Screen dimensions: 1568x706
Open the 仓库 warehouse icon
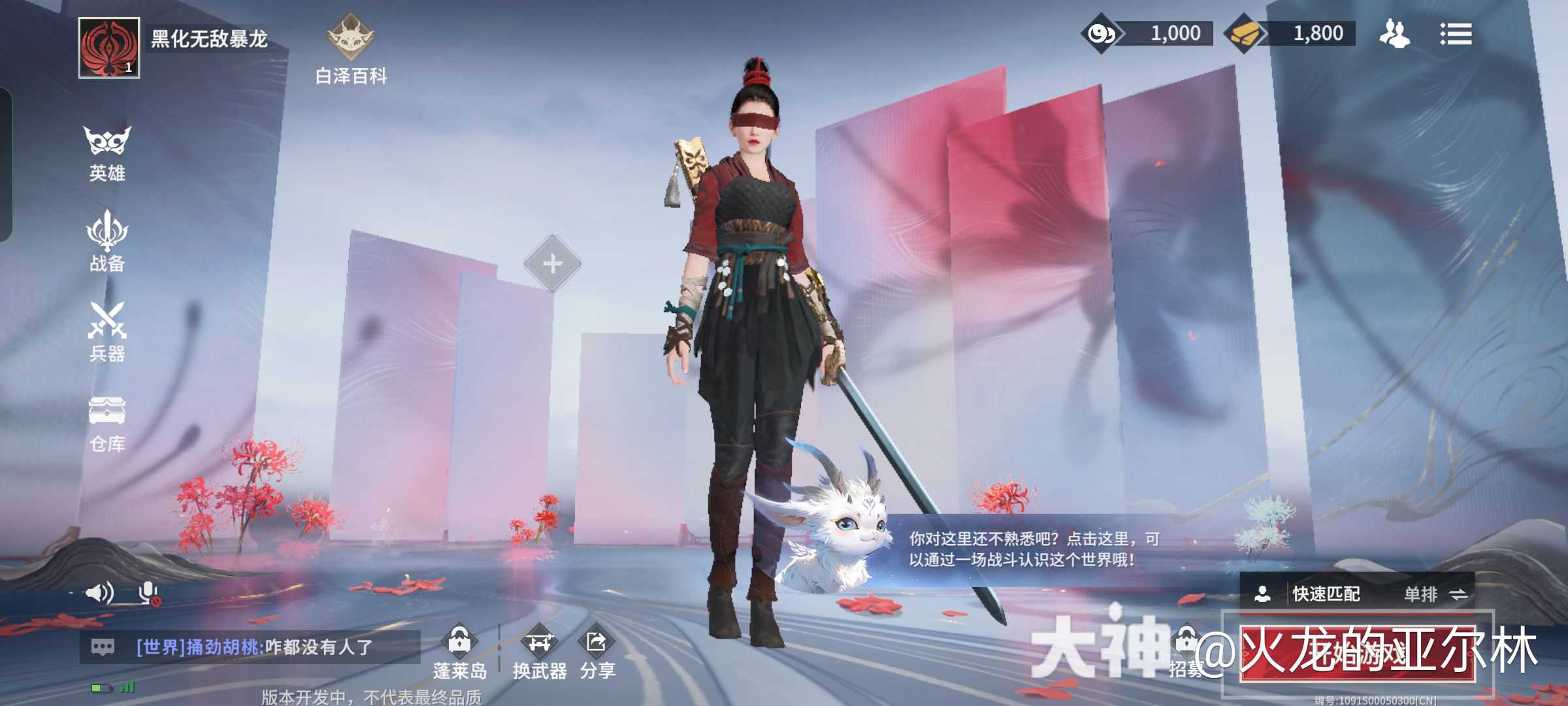106,425
